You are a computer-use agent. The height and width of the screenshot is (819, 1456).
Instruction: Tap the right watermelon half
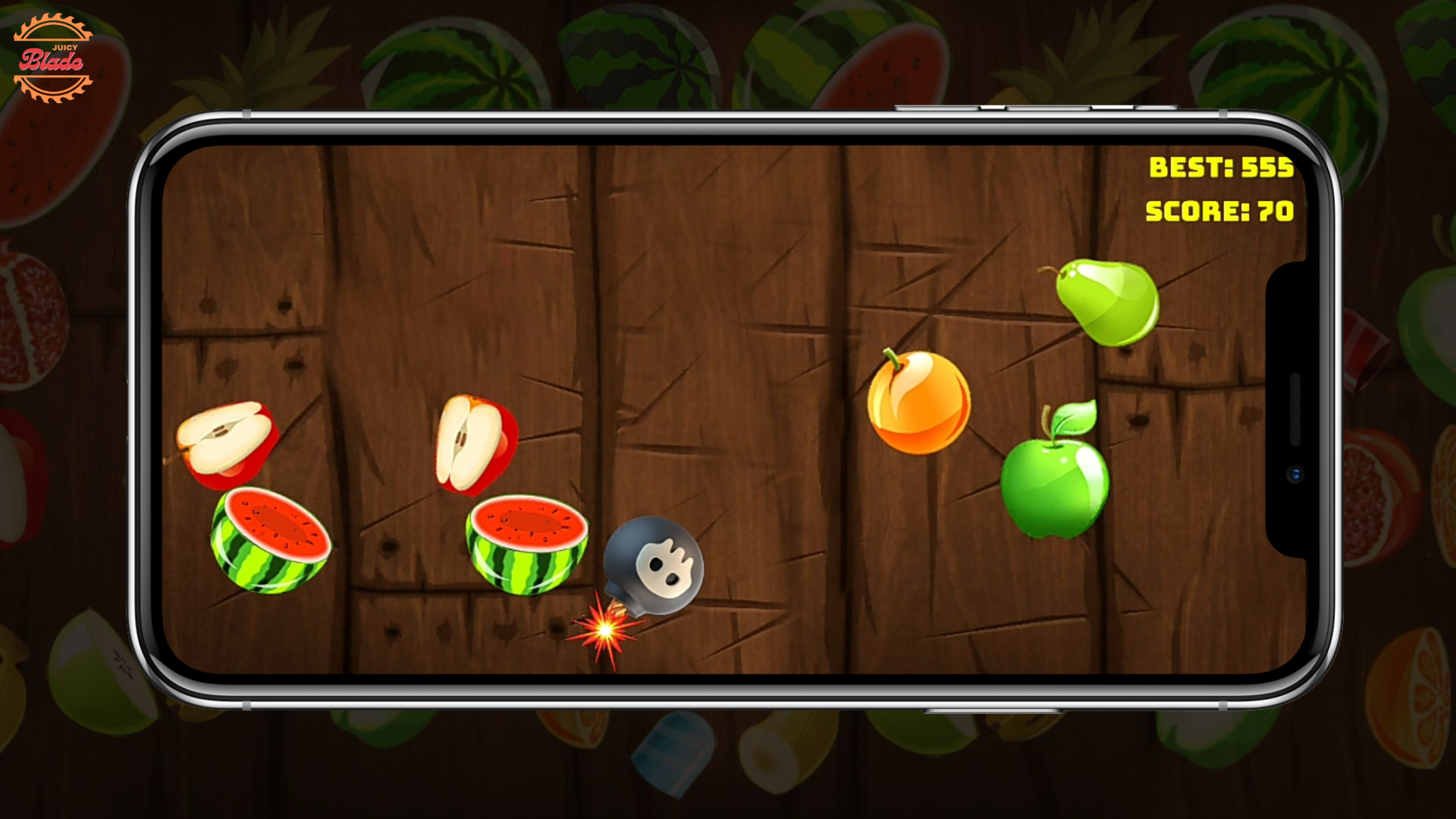point(527,542)
